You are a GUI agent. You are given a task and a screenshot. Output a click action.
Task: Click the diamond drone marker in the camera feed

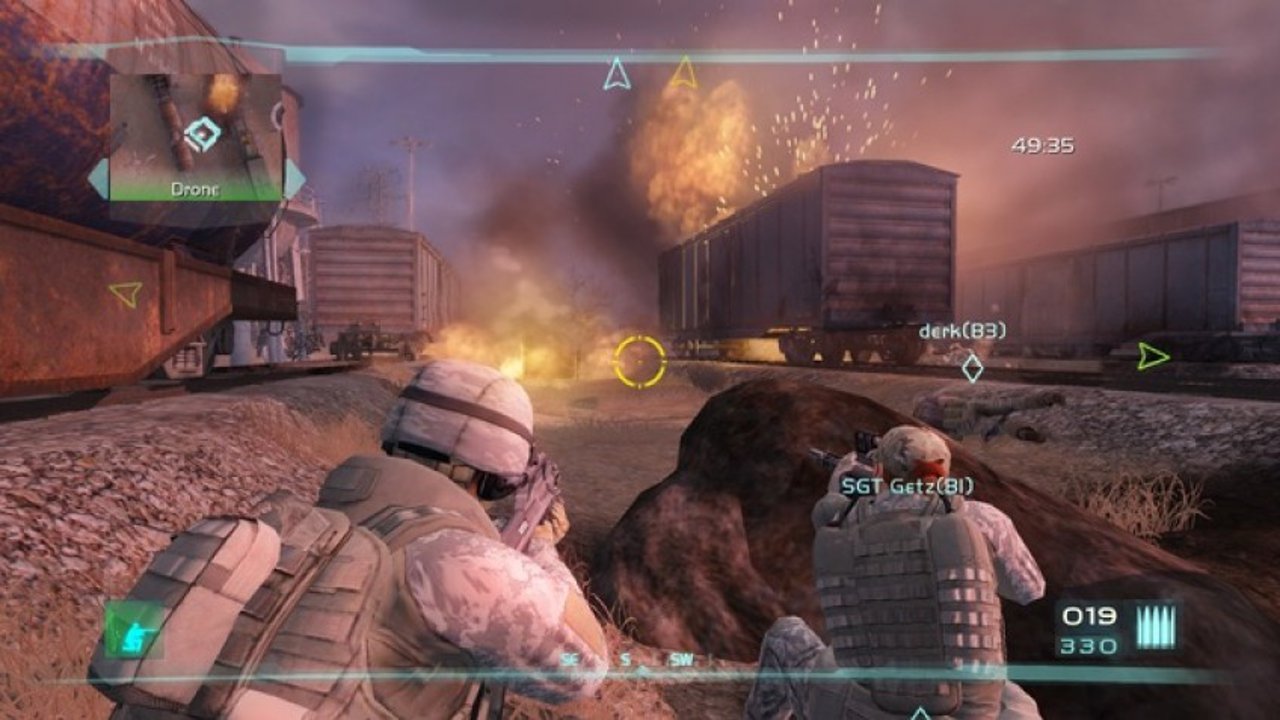click(x=200, y=130)
